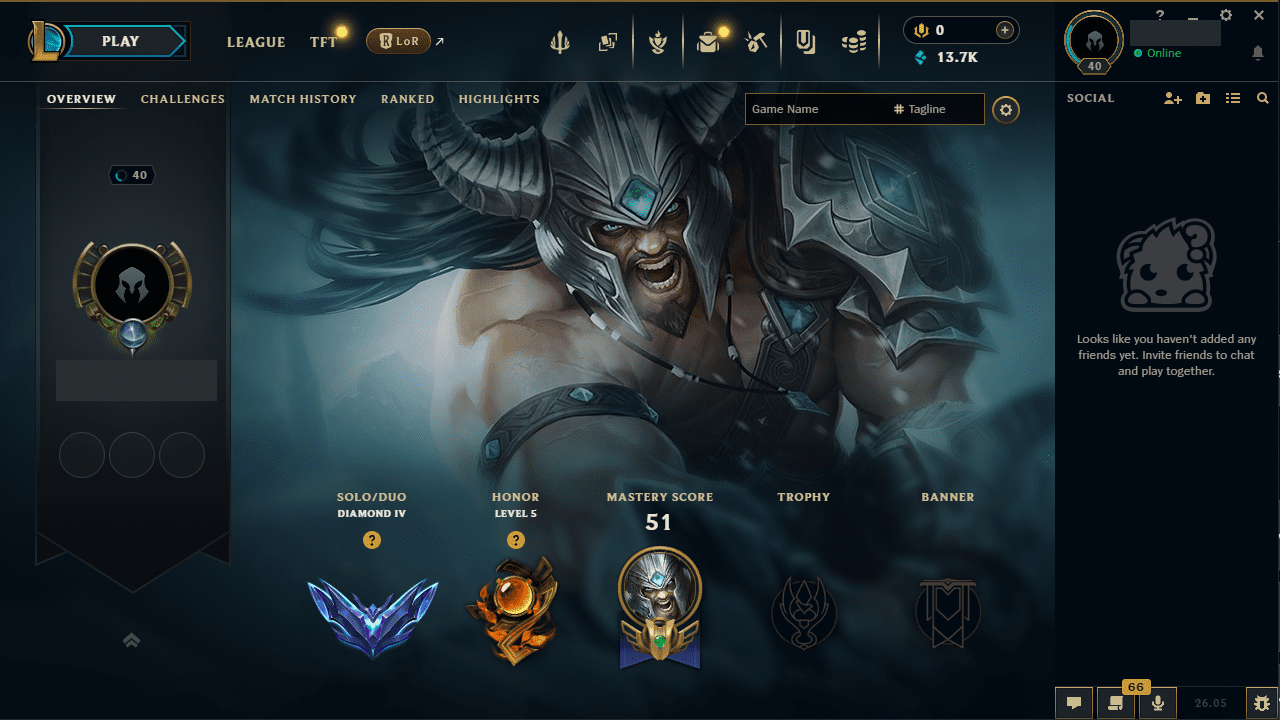Add a friend with the person-plus icon
The width and height of the screenshot is (1280, 720).
point(1172,98)
